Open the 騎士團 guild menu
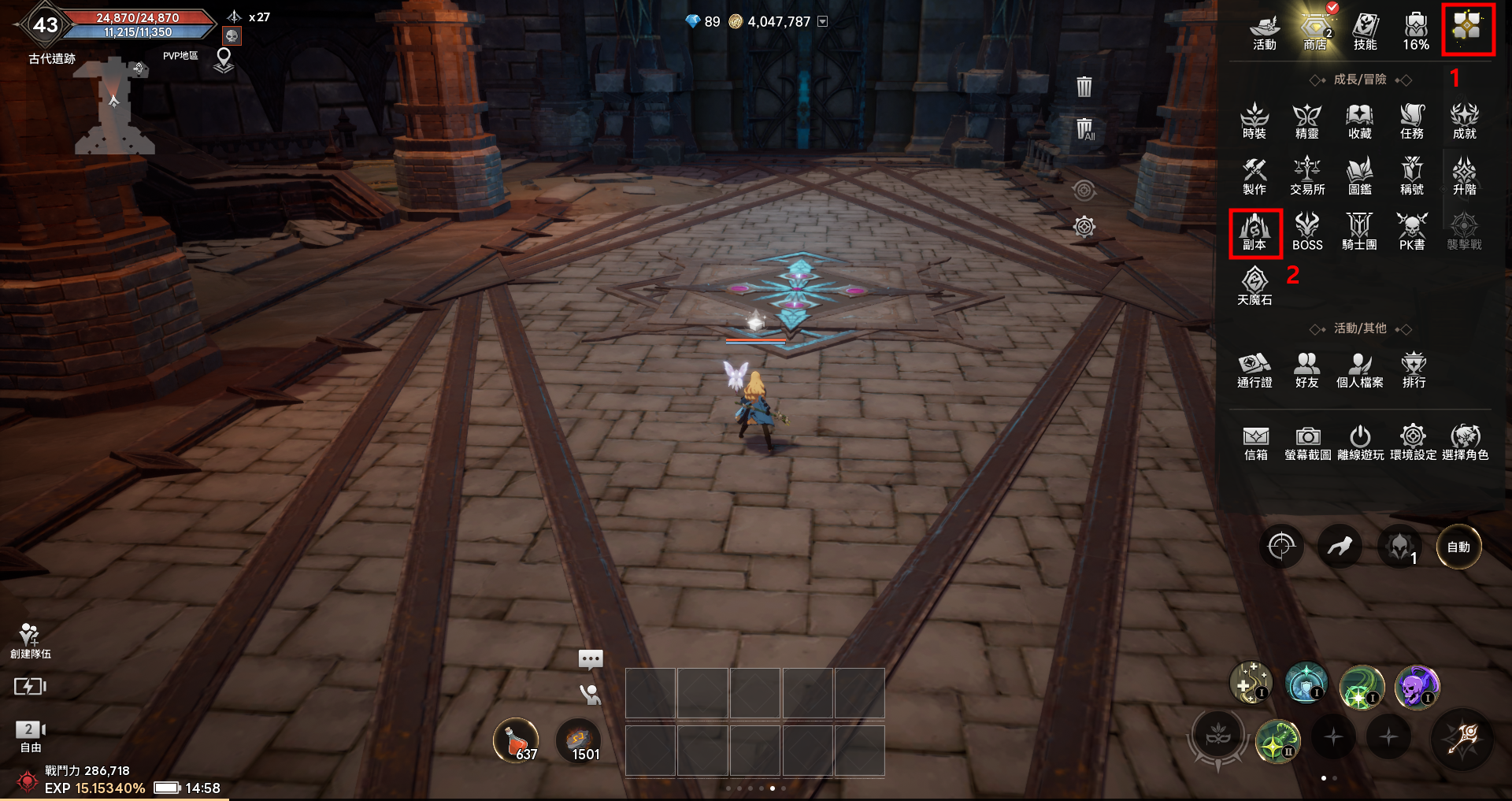The height and width of the screenshot is (801, 1512). 1359,232
